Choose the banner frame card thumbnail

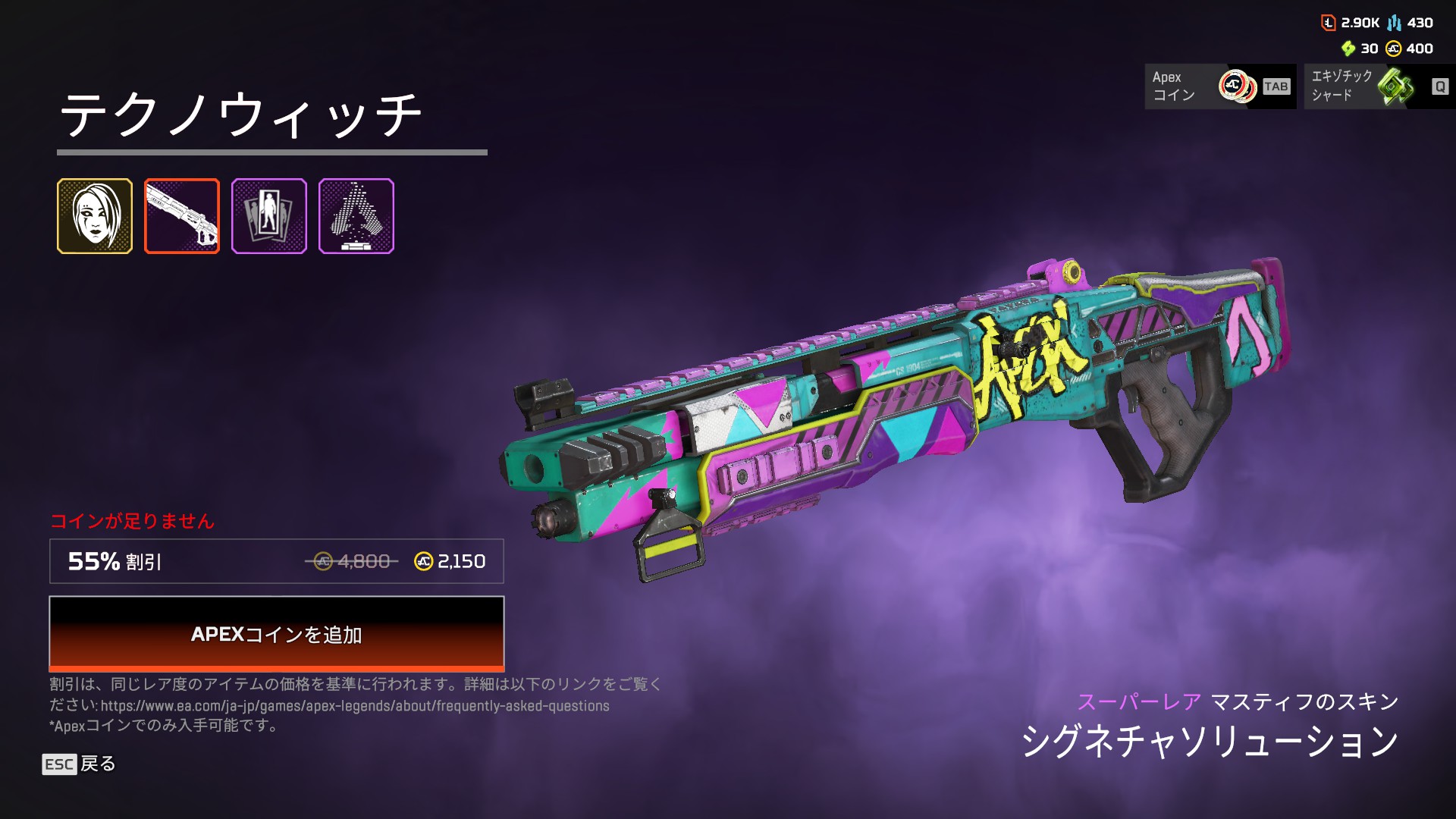[x=269, y=216]
